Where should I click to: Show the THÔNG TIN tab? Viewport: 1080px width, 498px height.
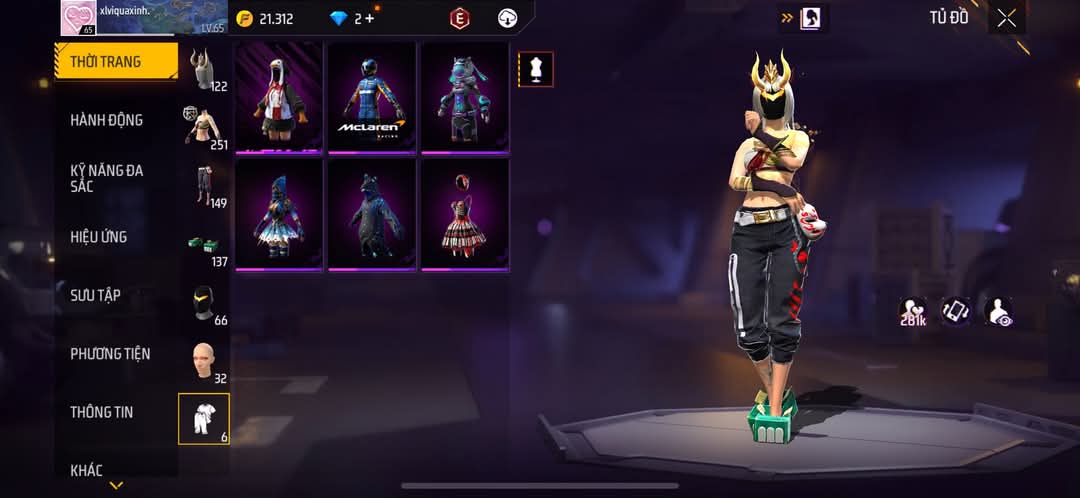click(101, 412)
